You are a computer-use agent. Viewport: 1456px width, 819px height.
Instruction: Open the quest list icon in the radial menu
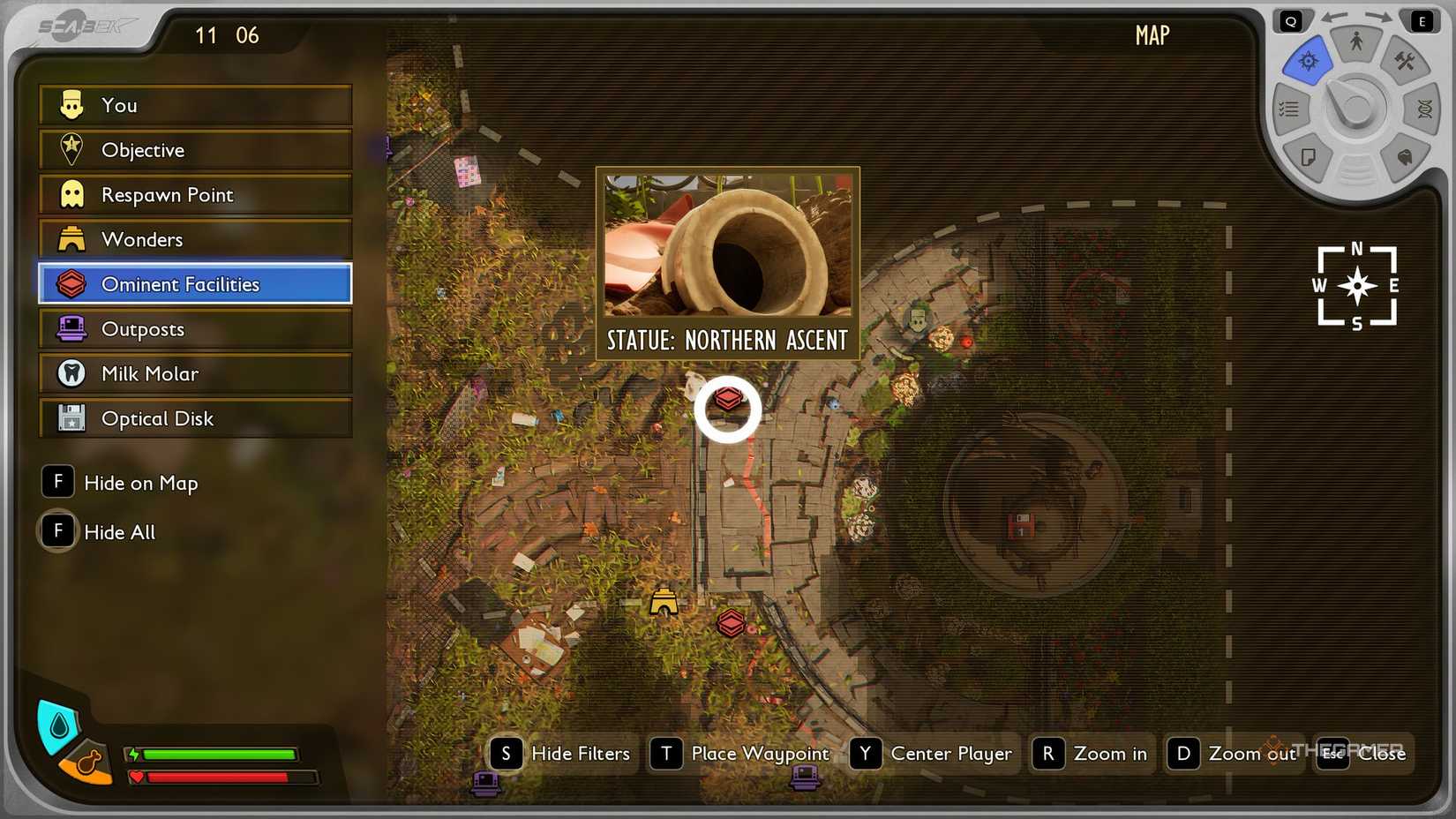pyautogui.click(x=1289, y=109)
